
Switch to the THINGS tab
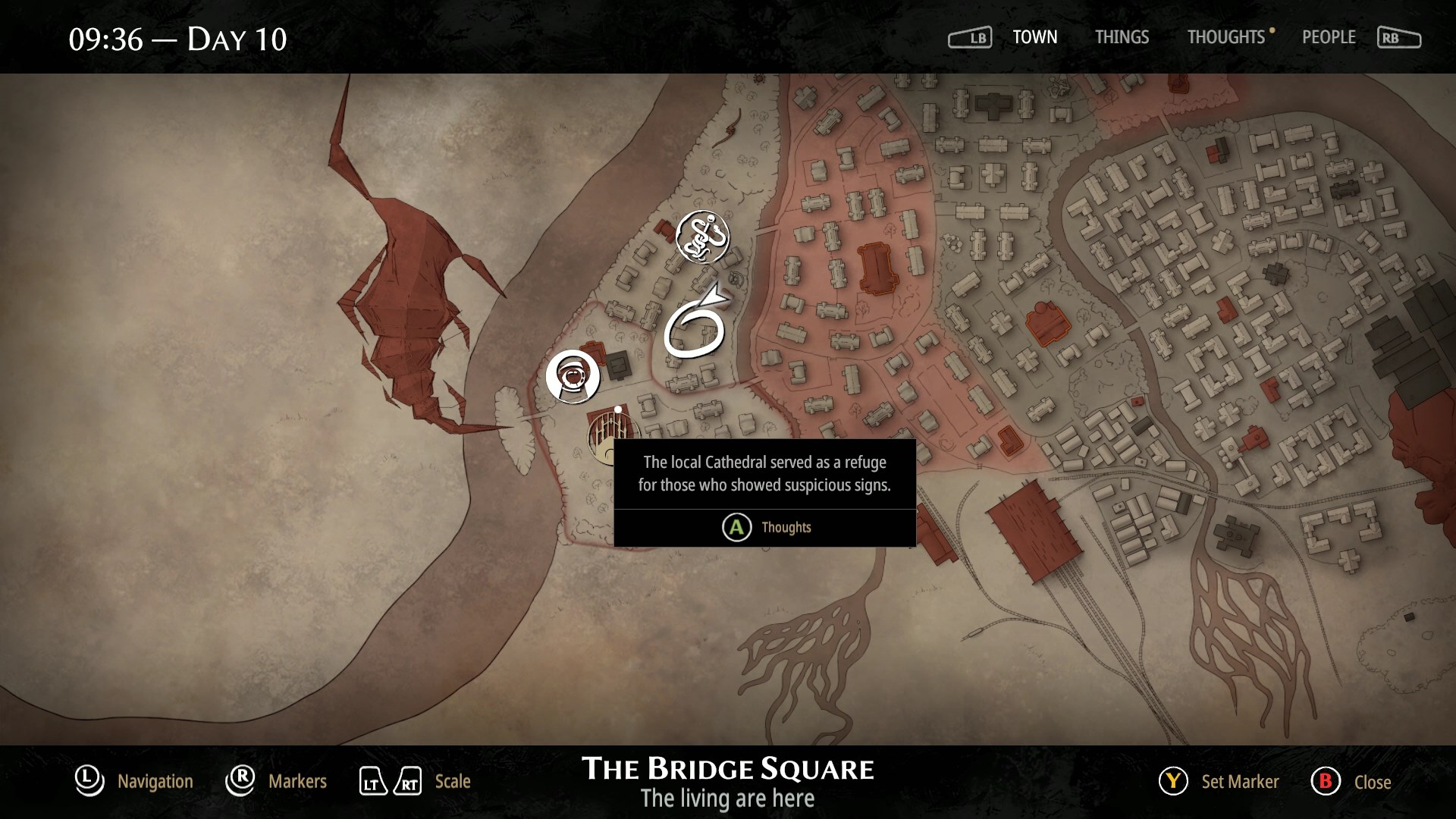(x=1122, y=37)
